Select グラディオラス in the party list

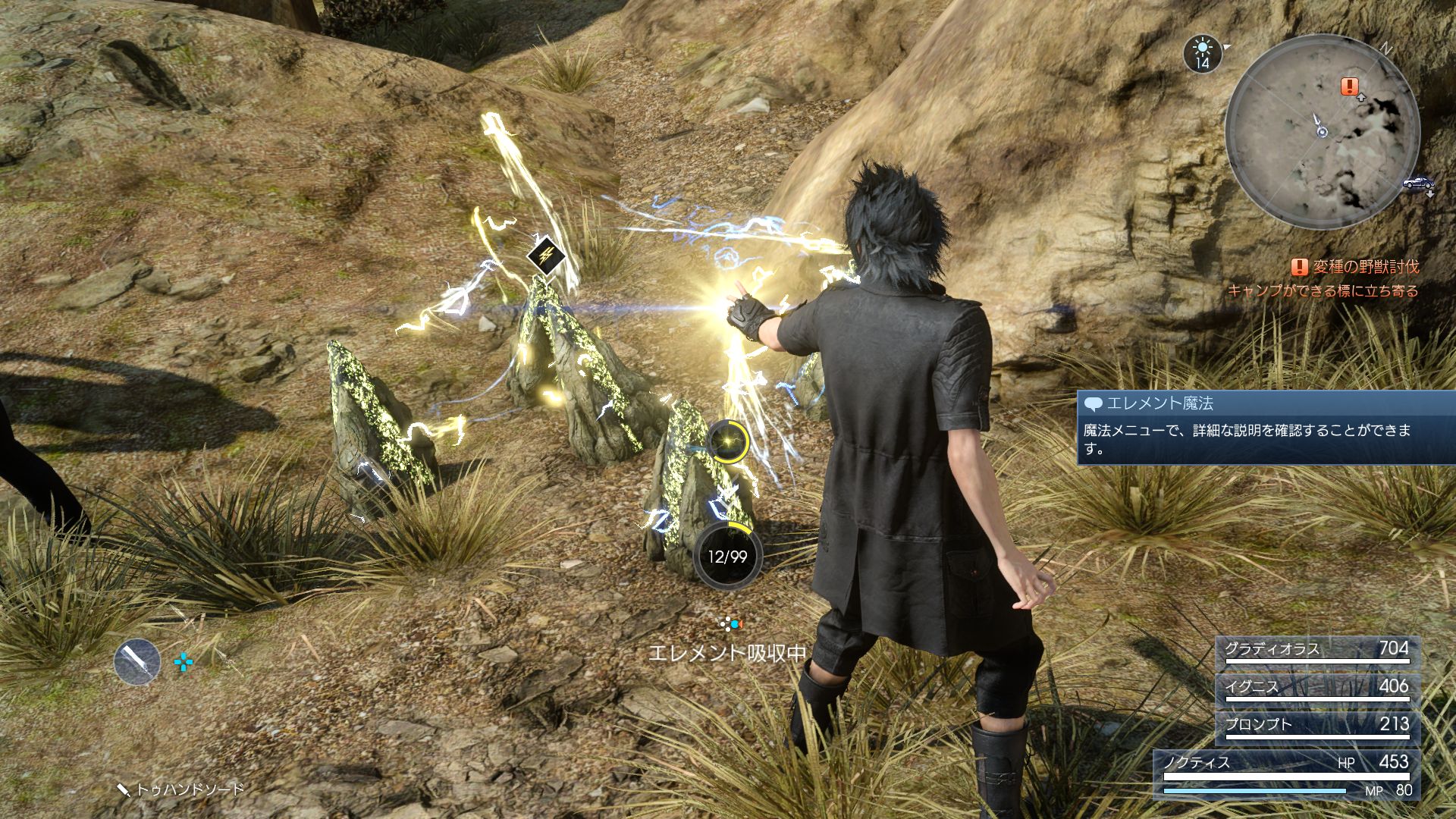pyautogui.click(x=1317, y=651)
